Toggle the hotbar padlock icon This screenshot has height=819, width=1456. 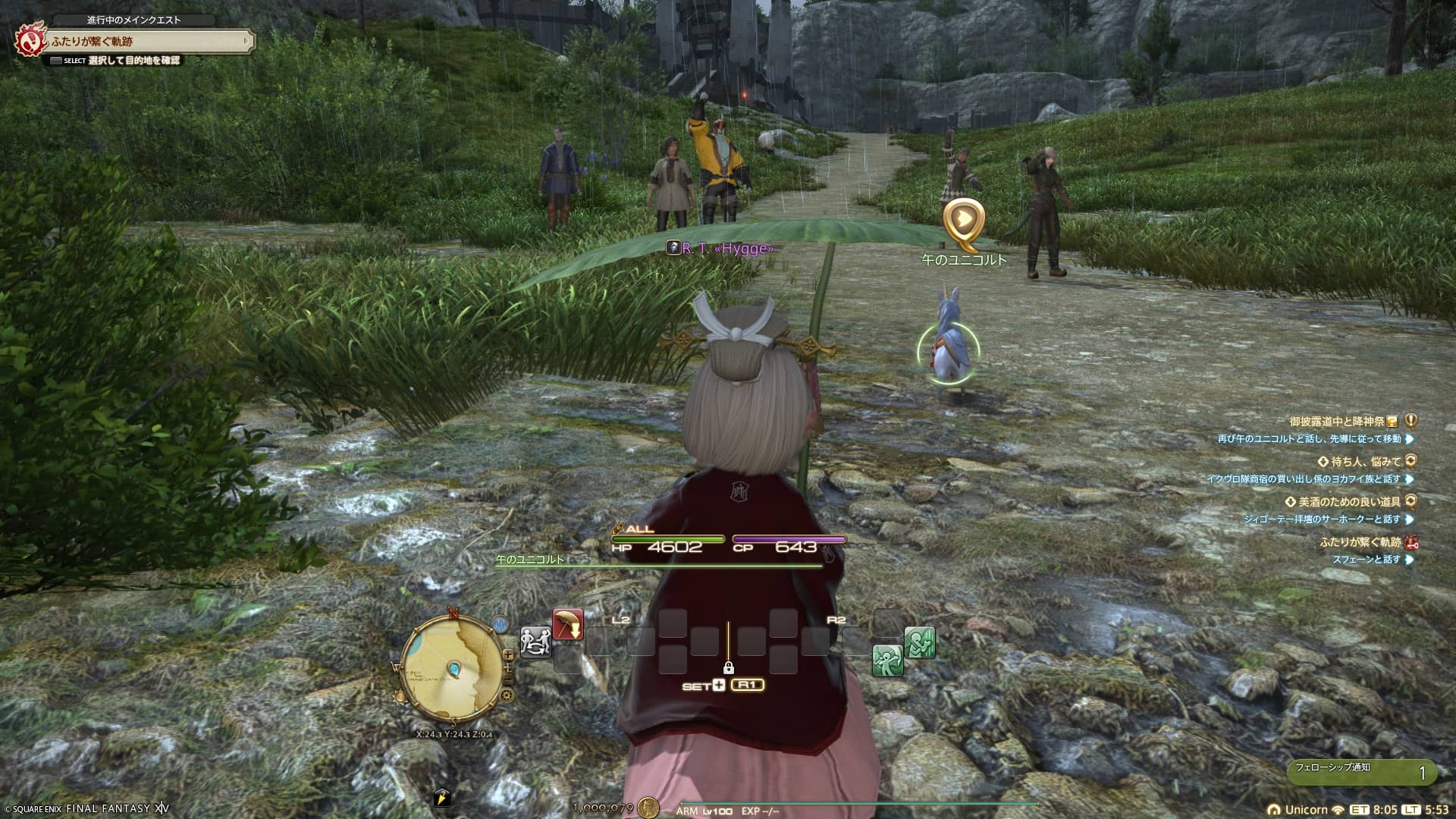pyautogui.click(x=728, y=668)
